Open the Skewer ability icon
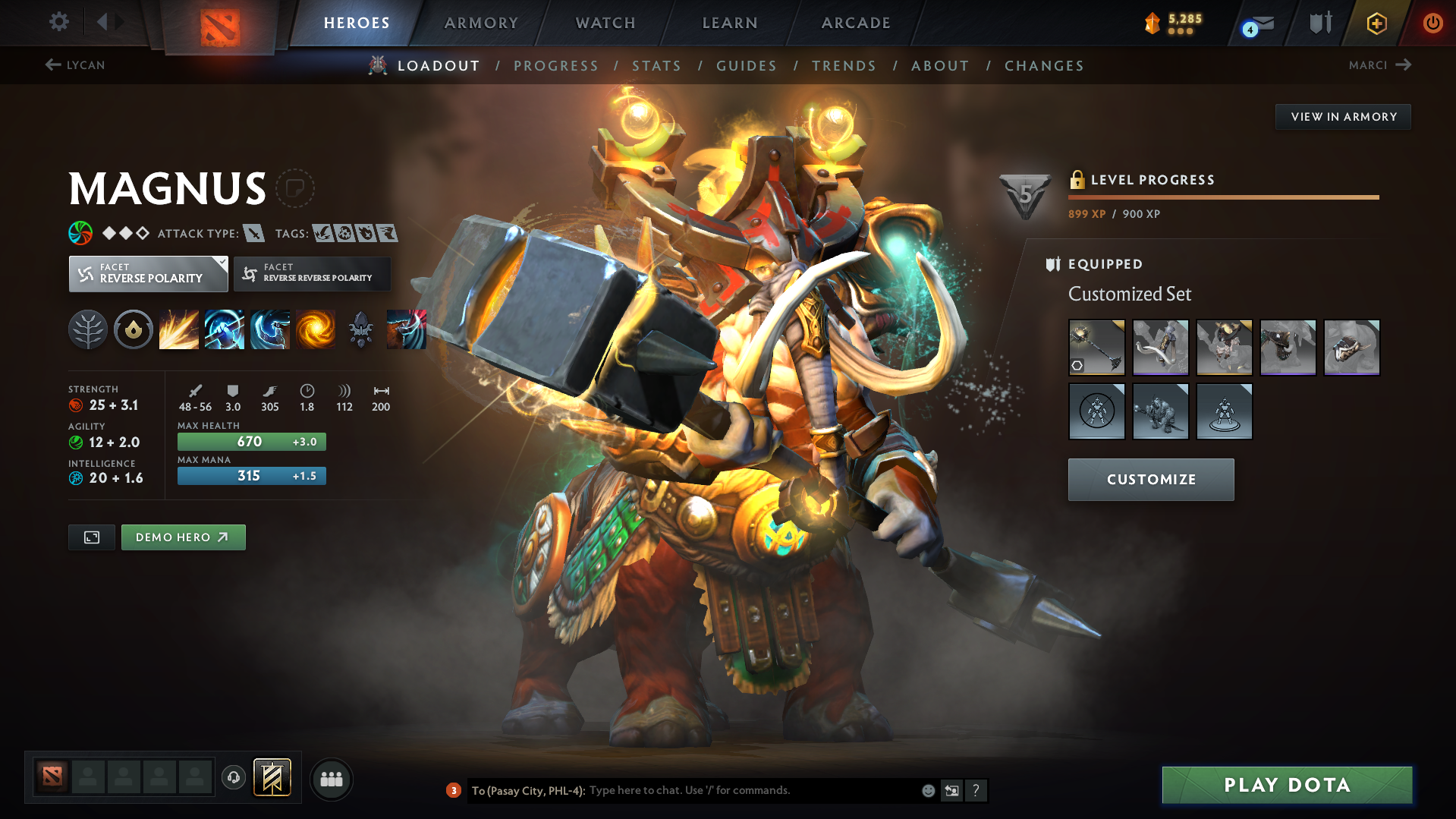Image resolution: width=1456 pixels, height=819 pixels. click(x=270, y=329)
